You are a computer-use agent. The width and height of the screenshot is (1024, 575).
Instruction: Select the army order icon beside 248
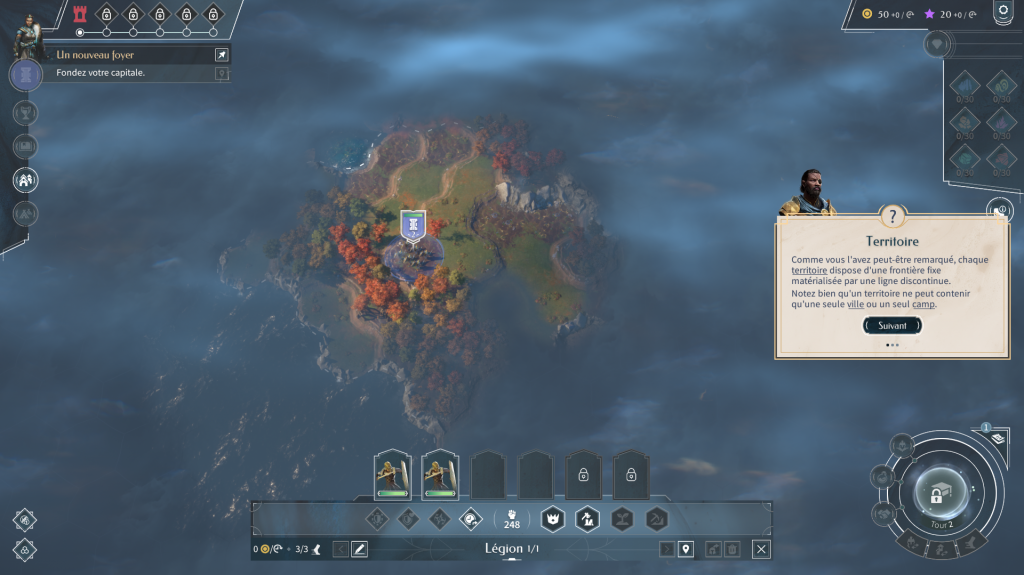[x=470, y=518]
